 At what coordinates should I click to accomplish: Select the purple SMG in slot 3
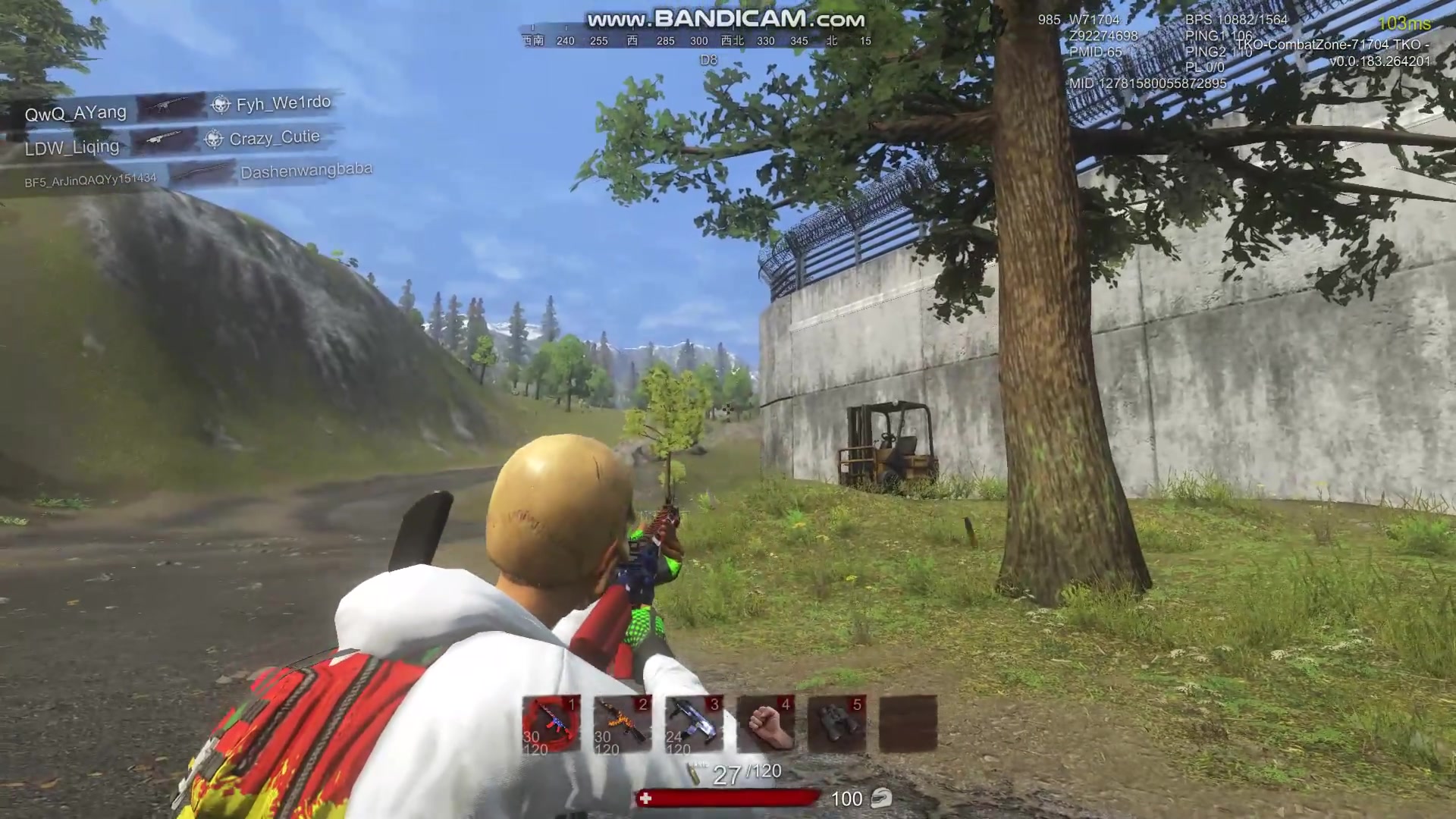pos(692,724)
